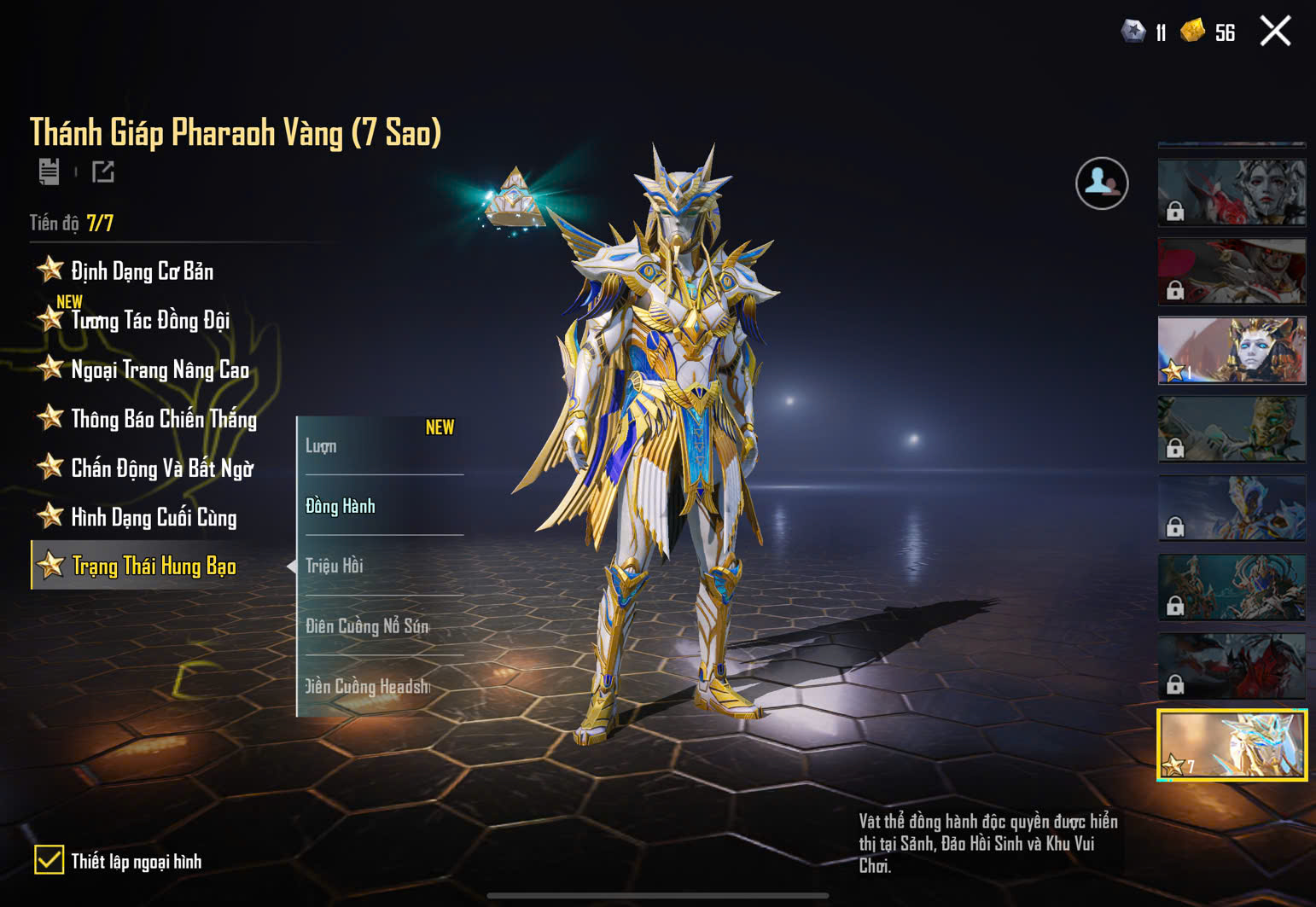Select the 7-star golden Pharaoh thumbnail
Screen dimensions: 1316x907
[x=1232, y=745]
